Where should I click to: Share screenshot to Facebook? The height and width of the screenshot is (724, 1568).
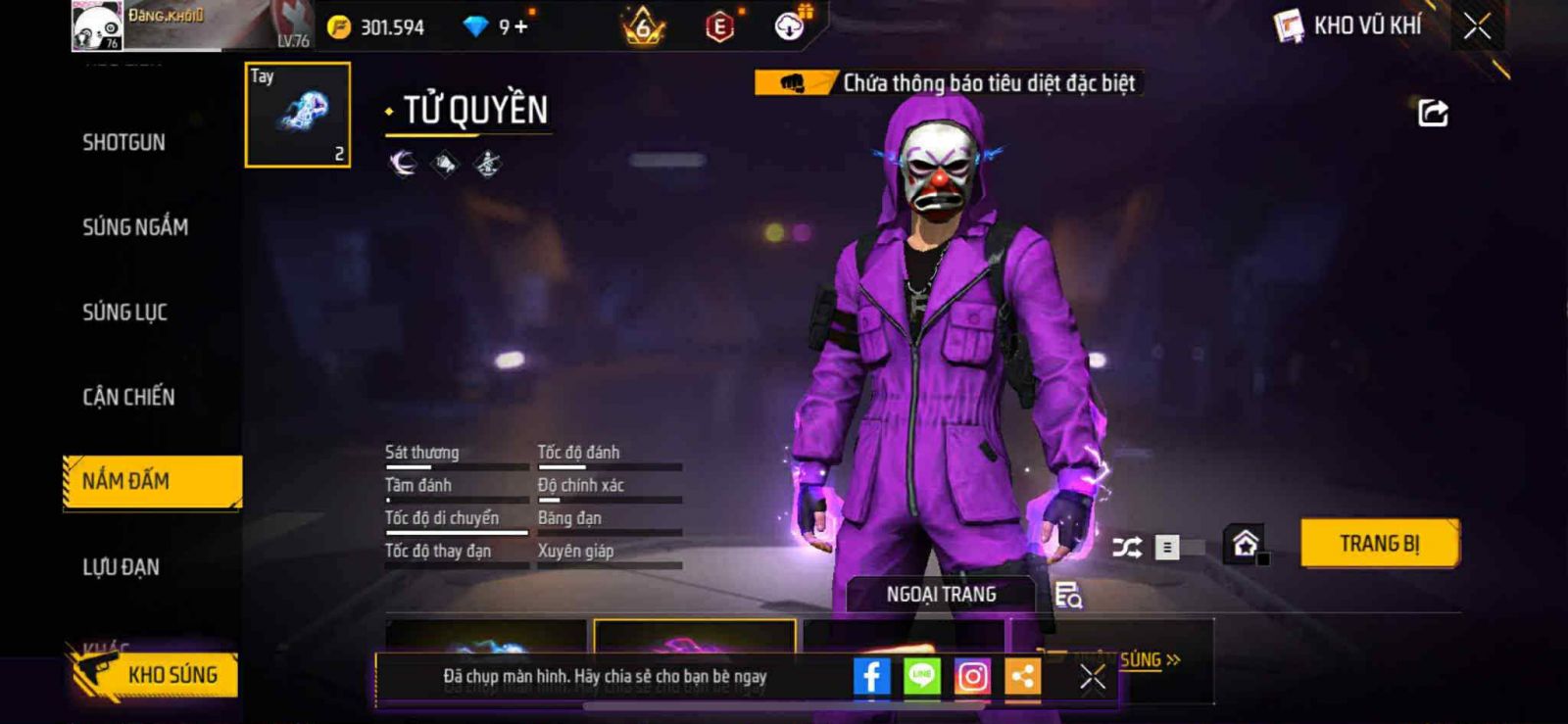(x=871, y=676)
